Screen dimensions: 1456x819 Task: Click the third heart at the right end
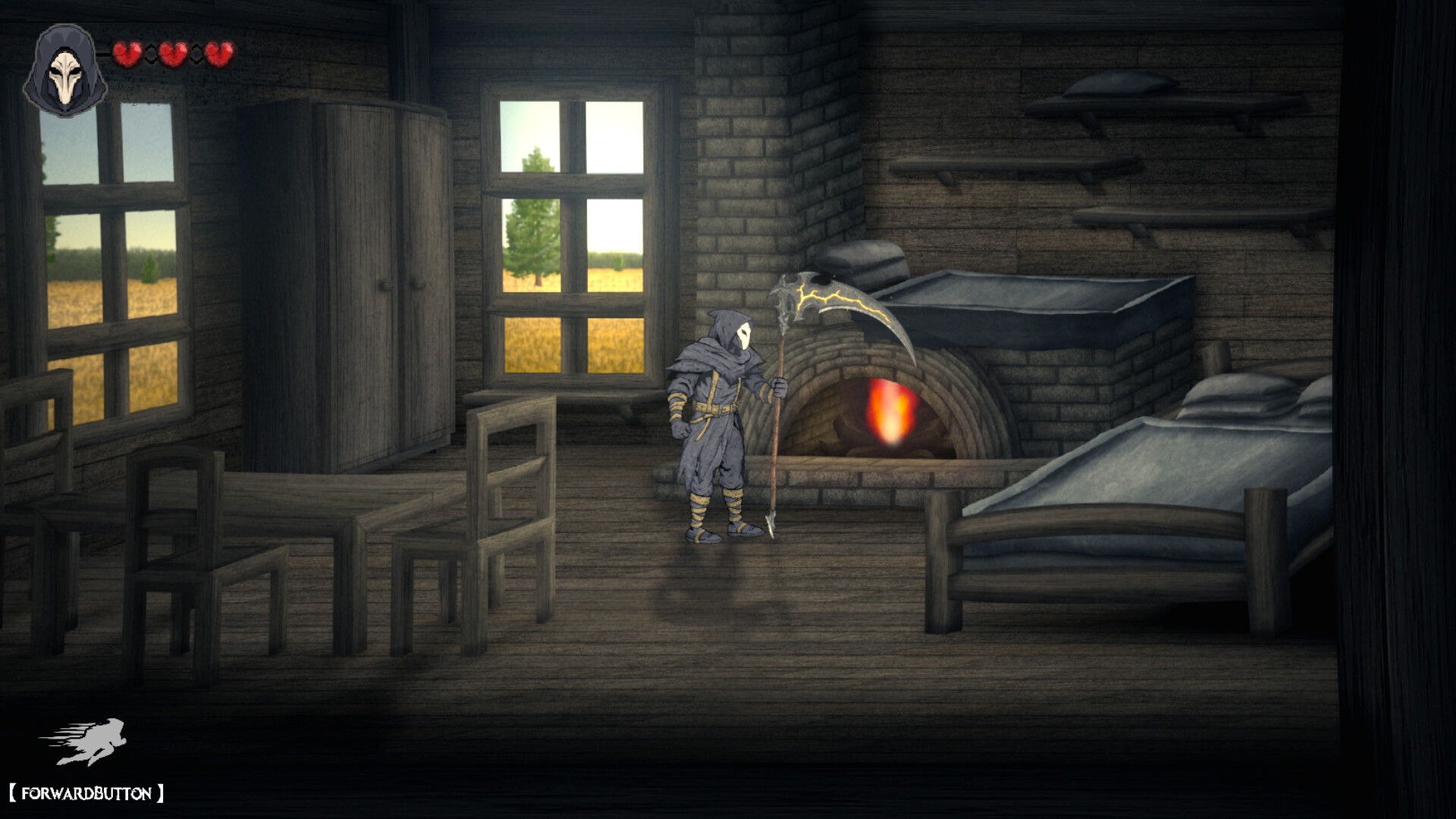click(218, 54)
